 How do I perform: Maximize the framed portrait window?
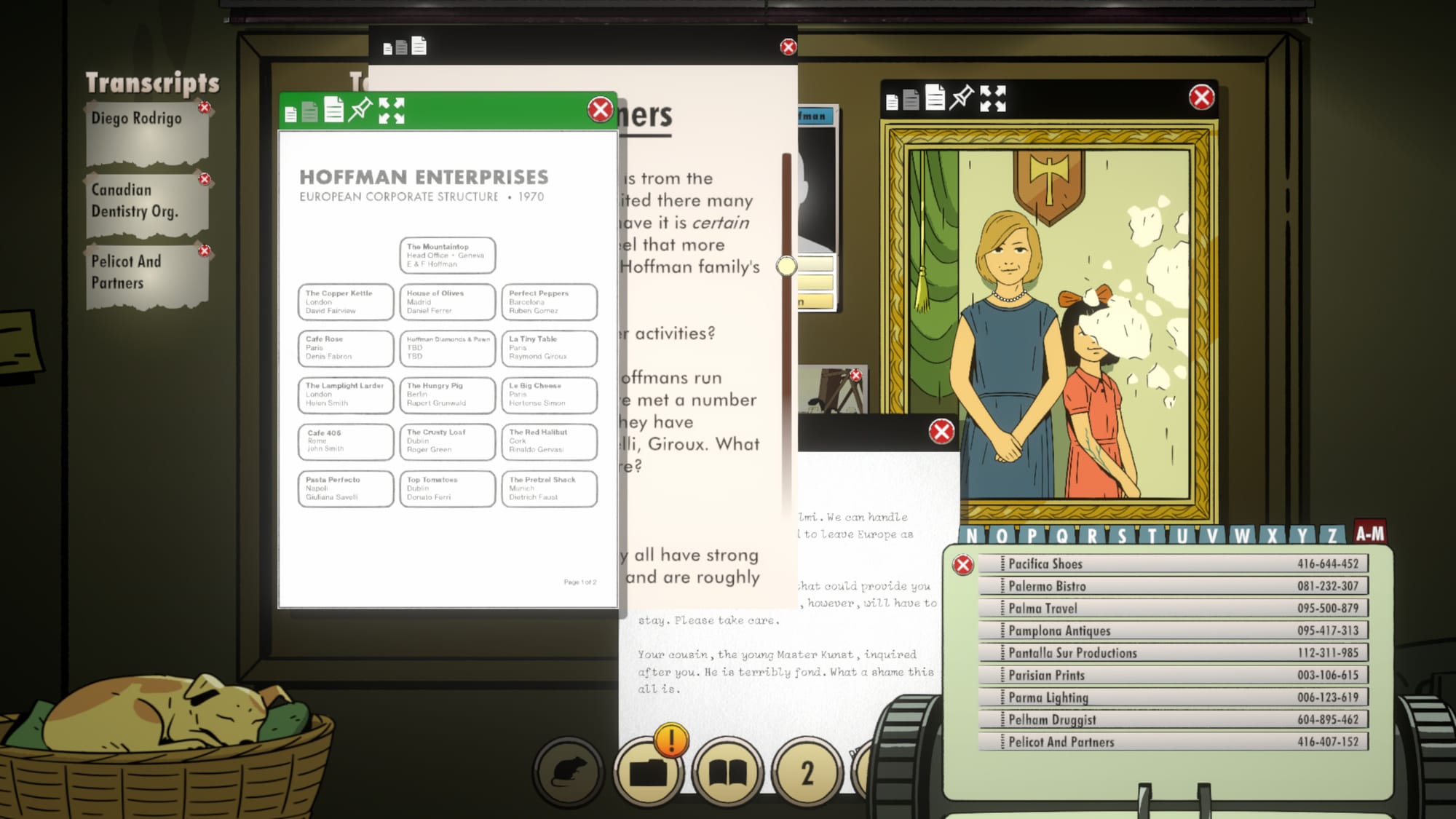[x=993, y=98]
